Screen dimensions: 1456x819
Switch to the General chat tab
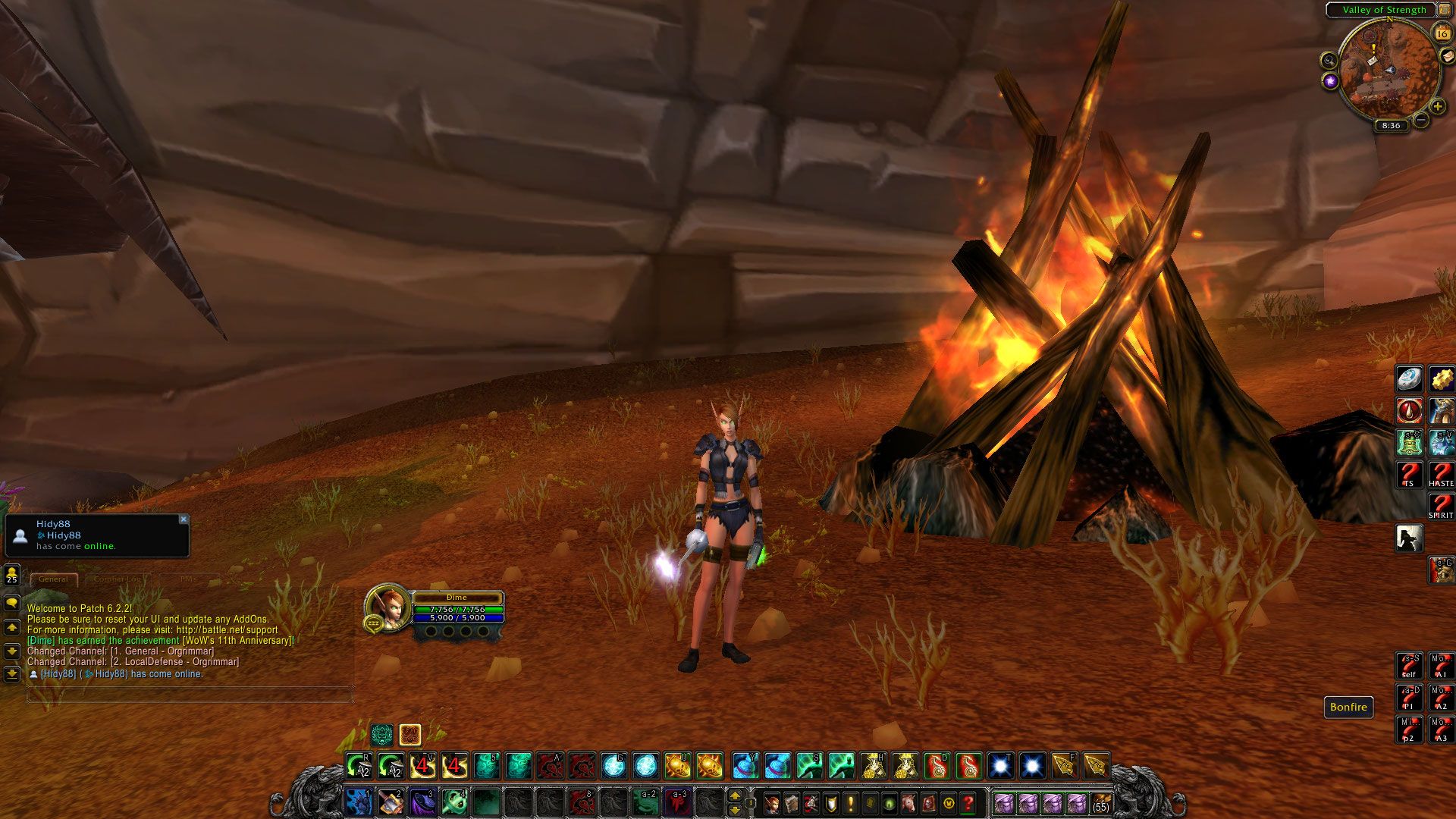click(53, 579)
